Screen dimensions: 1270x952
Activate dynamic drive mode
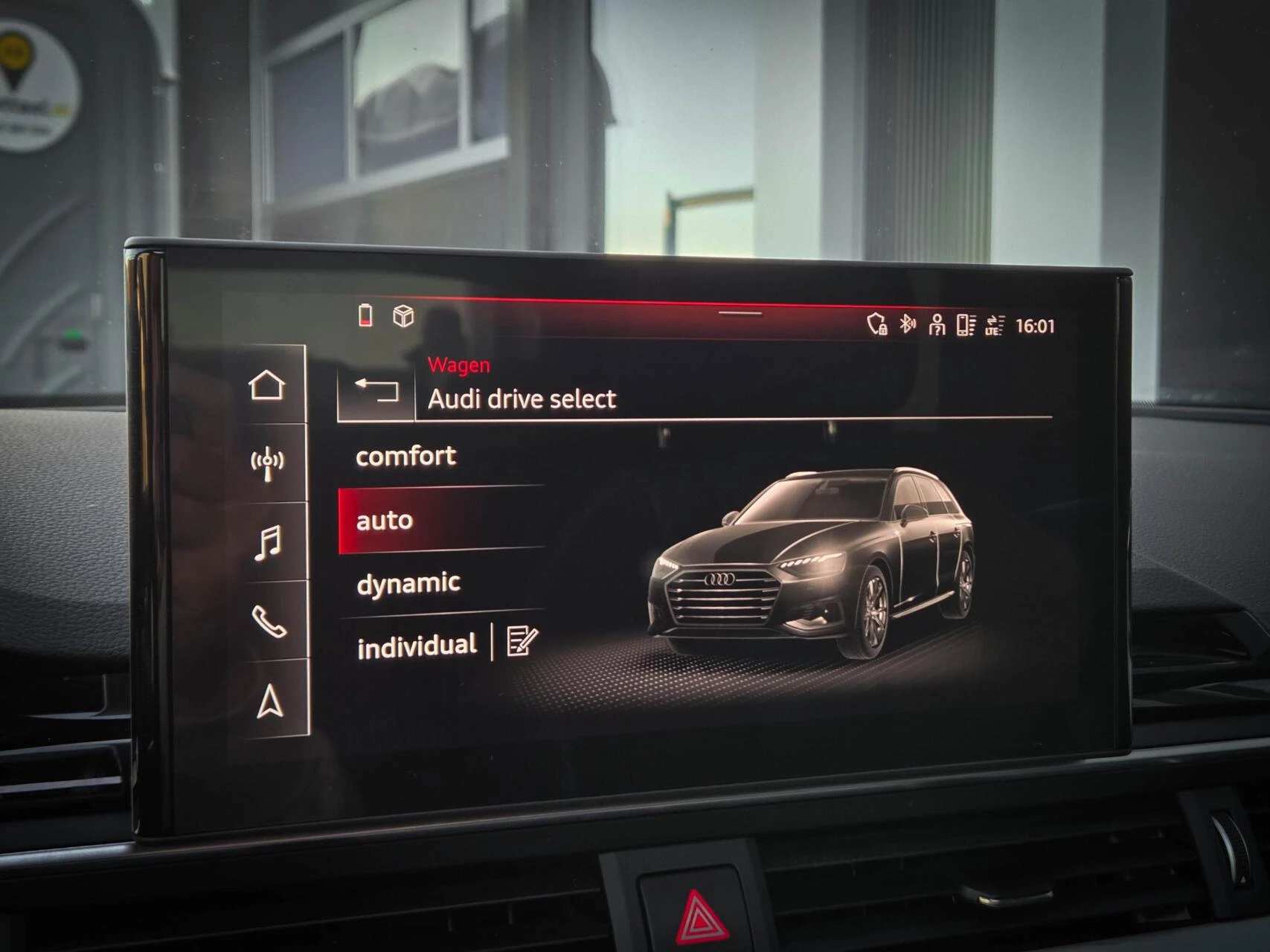coord(407,583)
